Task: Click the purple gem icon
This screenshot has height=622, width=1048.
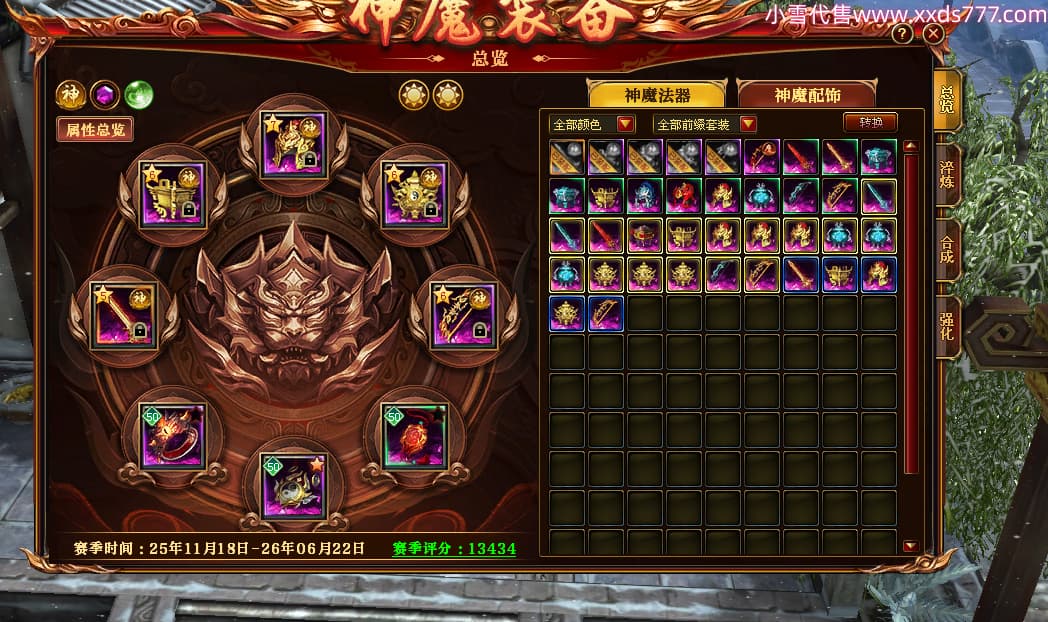Action: coord(104,94)
